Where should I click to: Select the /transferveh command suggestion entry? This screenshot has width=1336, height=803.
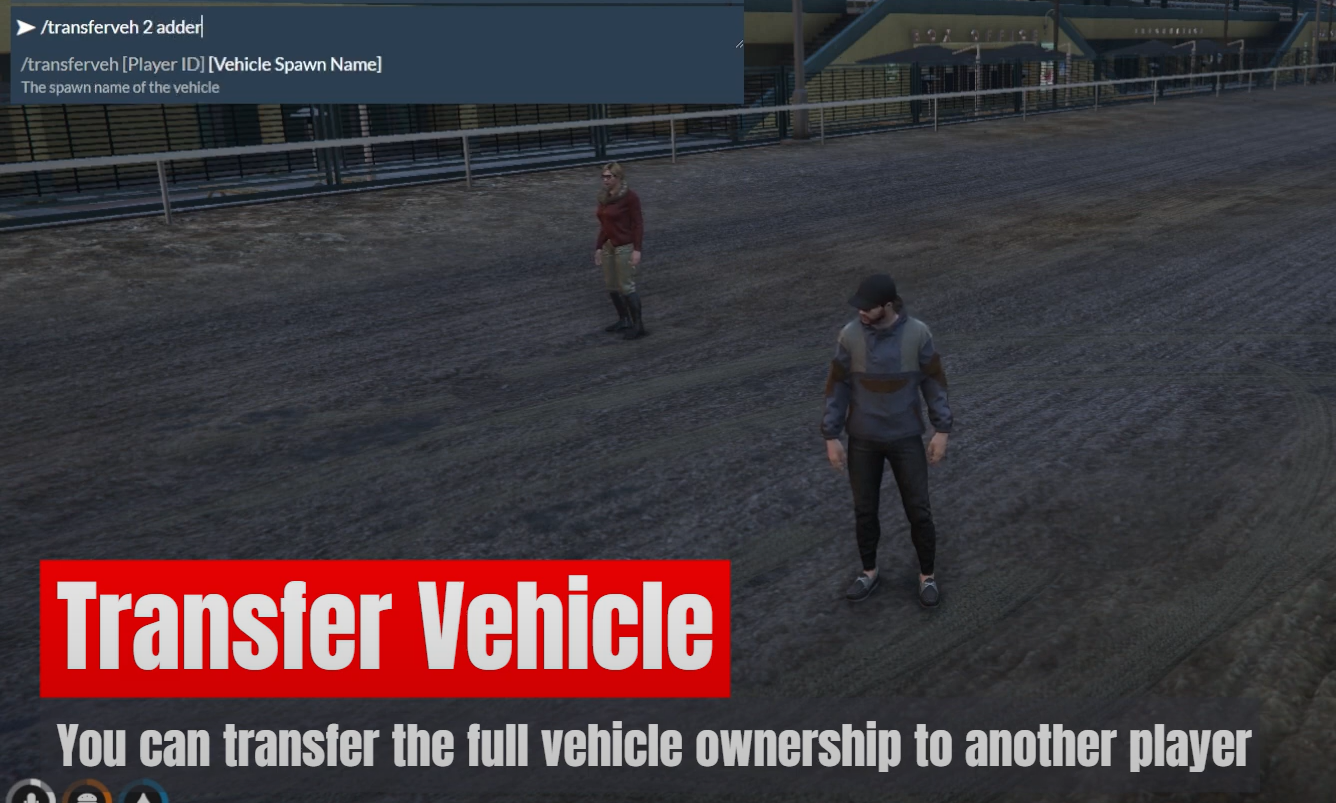click(200, 64)
